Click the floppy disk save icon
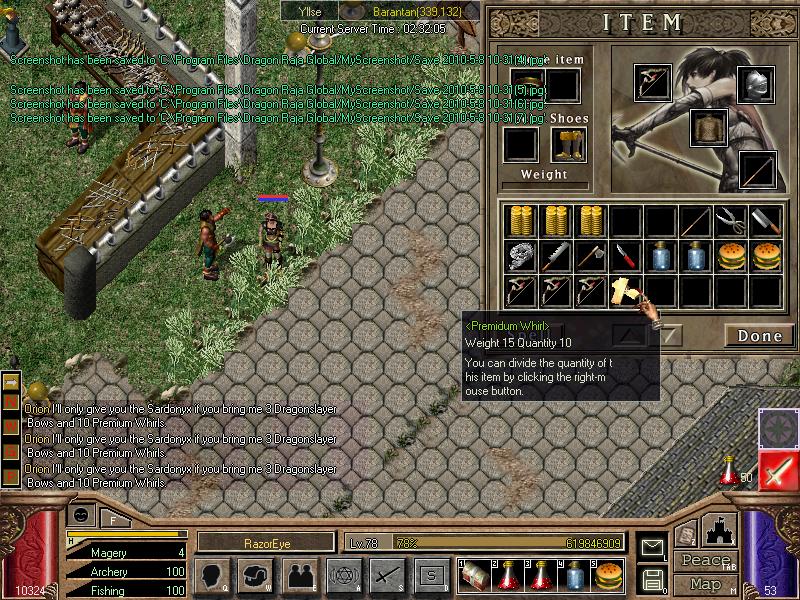Viewport: 800px width, 600px height. [652, 578]
